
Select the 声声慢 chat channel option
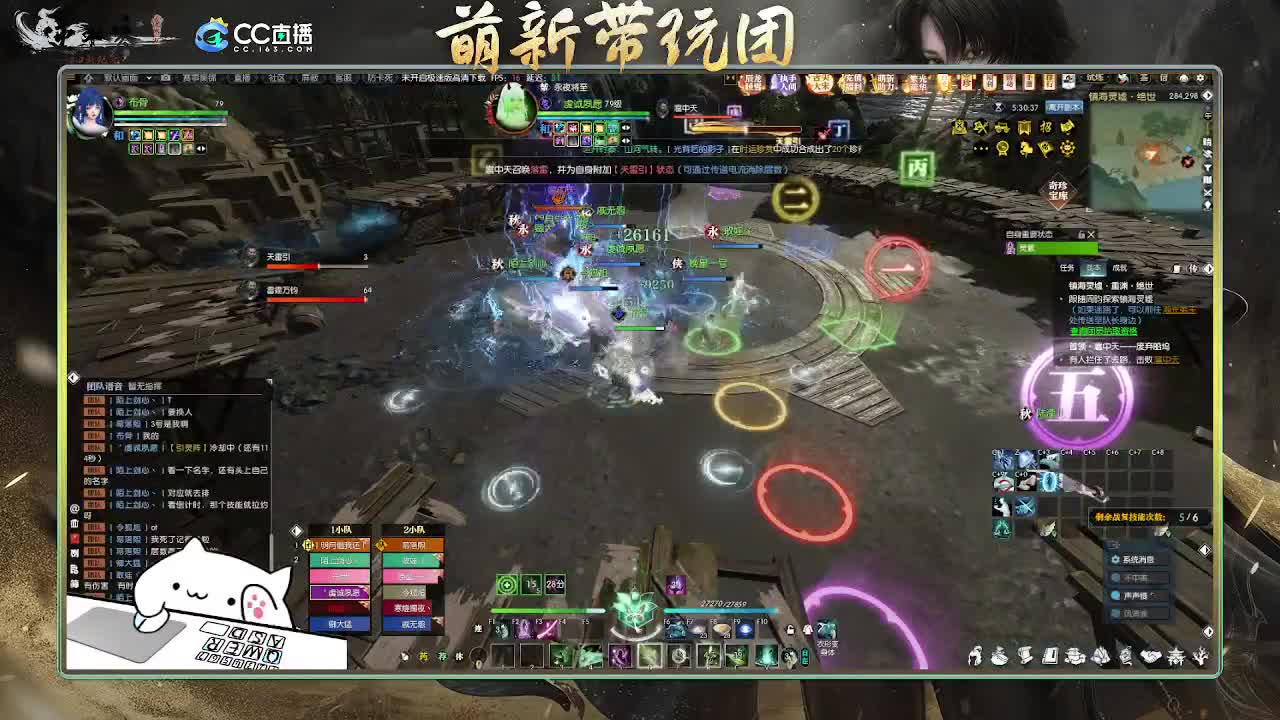[1136, 596]
